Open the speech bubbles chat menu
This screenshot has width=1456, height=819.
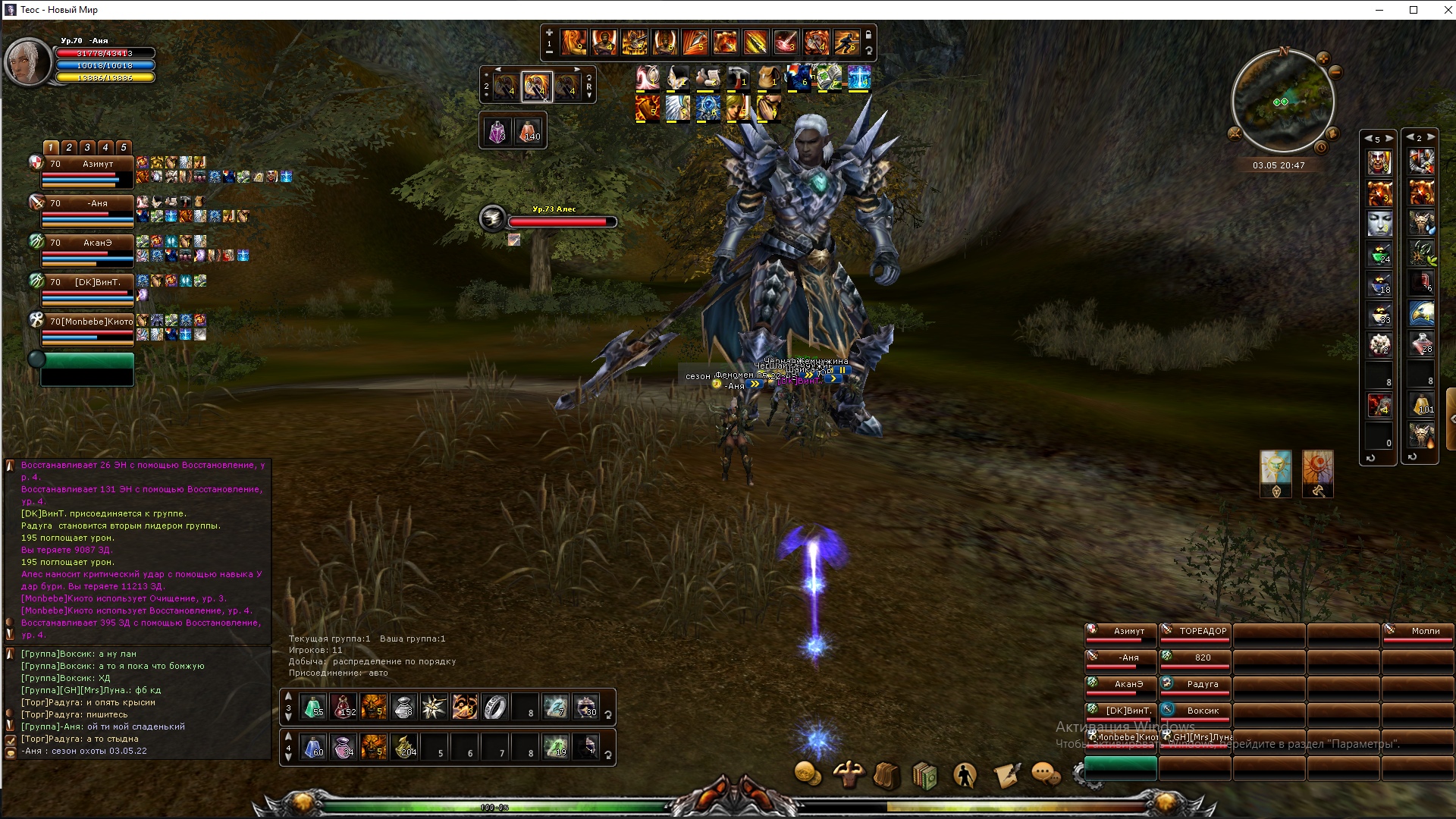[1046, 775]
